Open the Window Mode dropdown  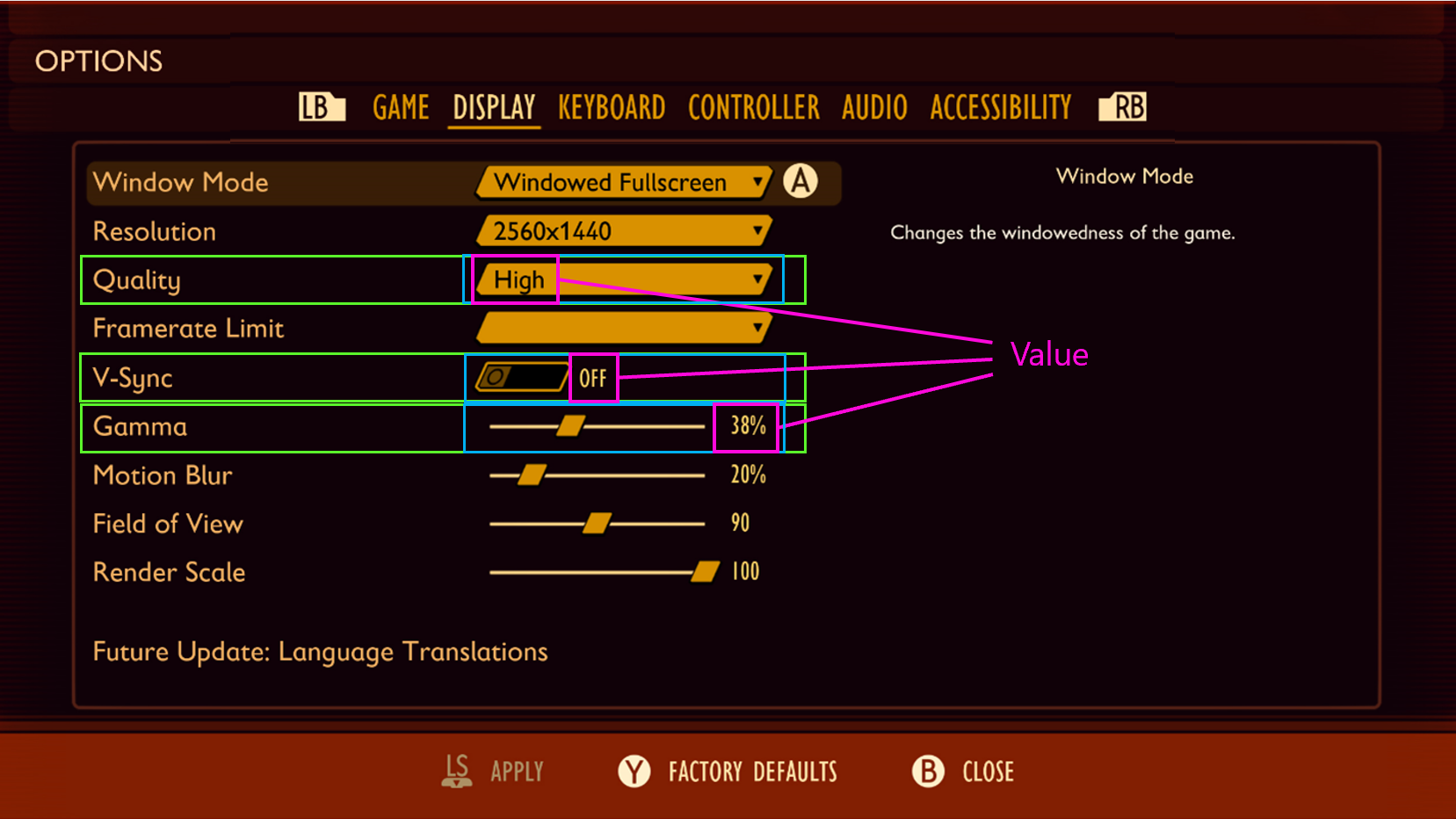click(x=623, y=182)
